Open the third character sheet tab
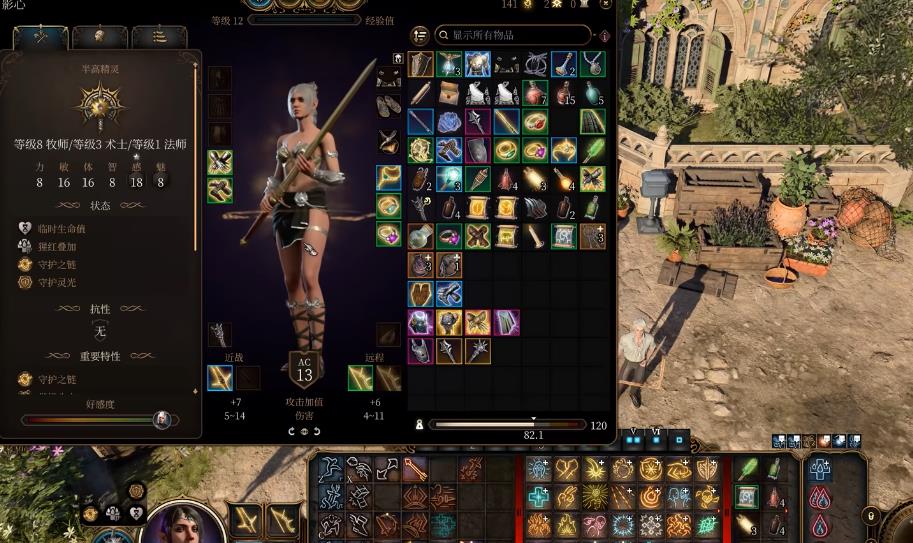 click(159, 36)
